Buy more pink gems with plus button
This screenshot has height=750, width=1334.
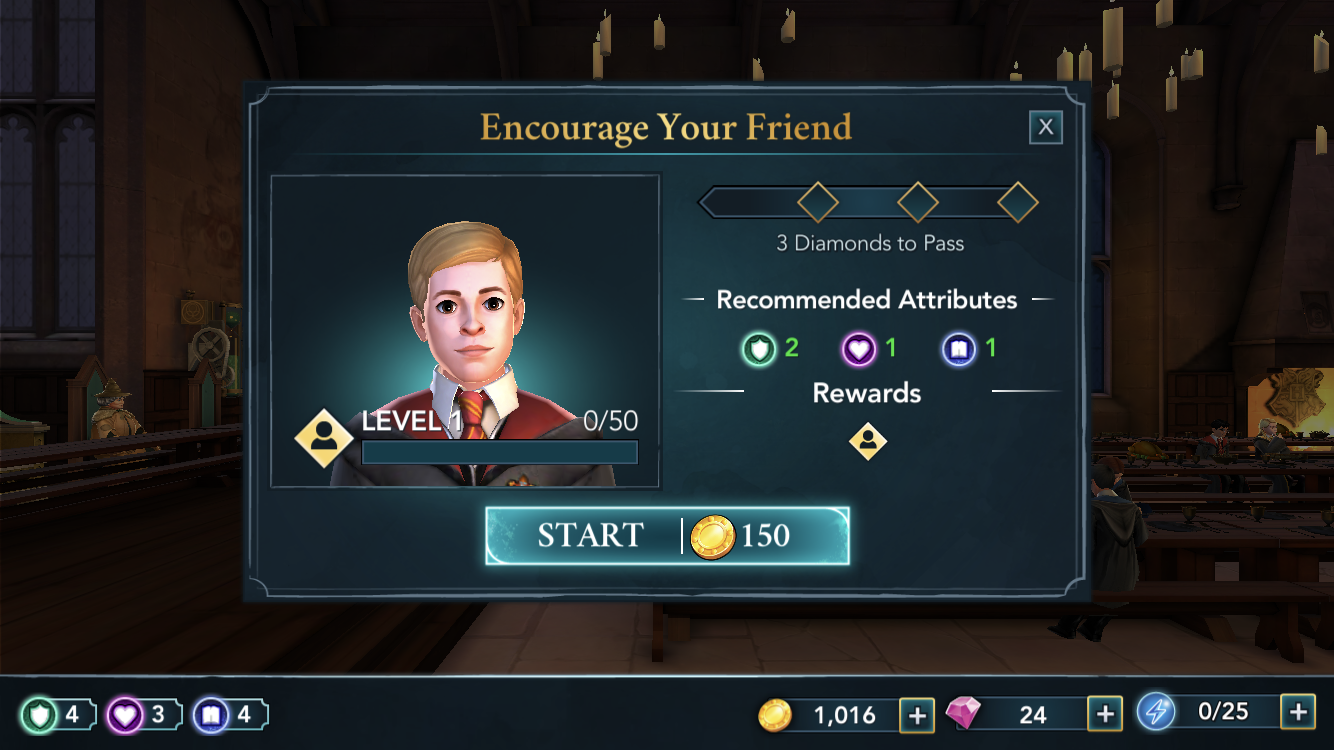click(x=1104, y=714)
